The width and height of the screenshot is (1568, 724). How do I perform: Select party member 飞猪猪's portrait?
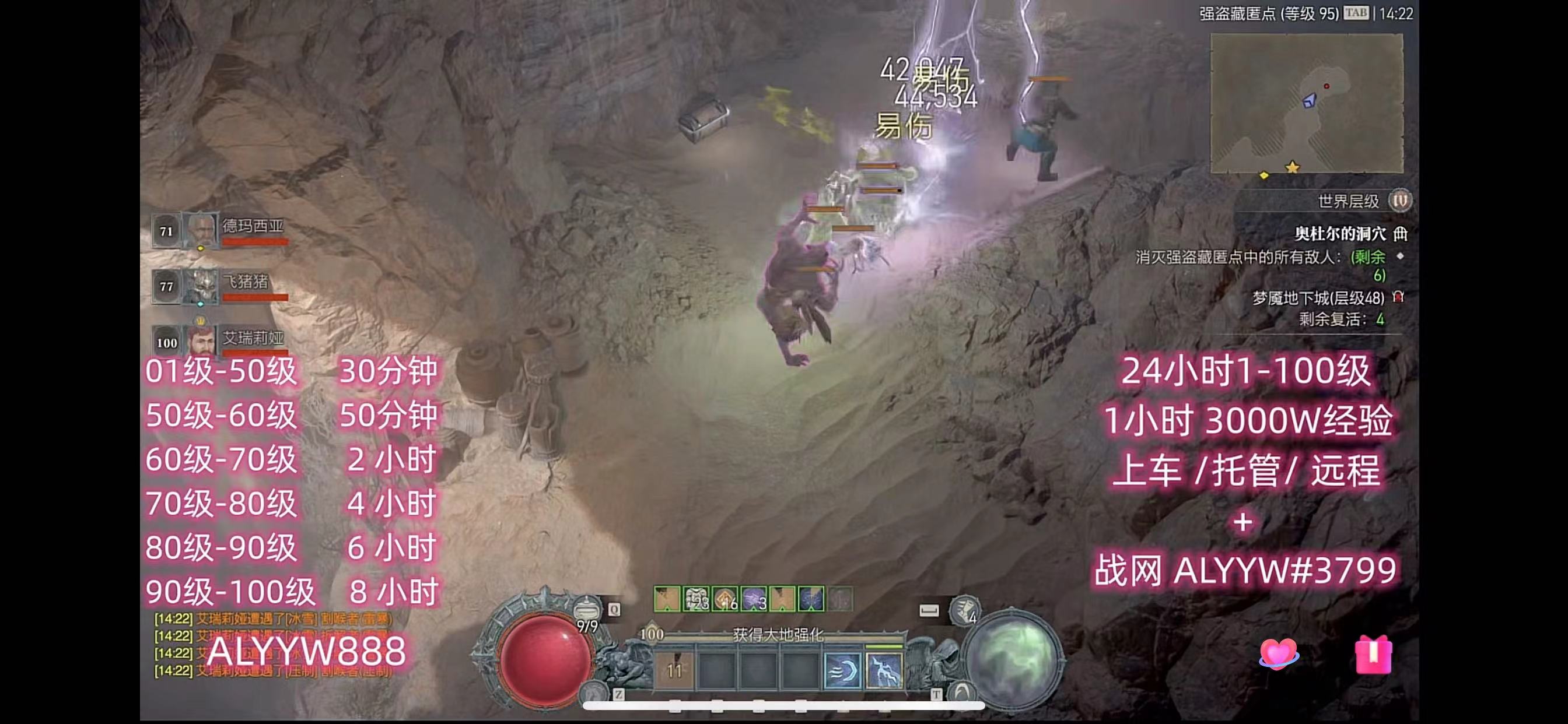(201, 286)
